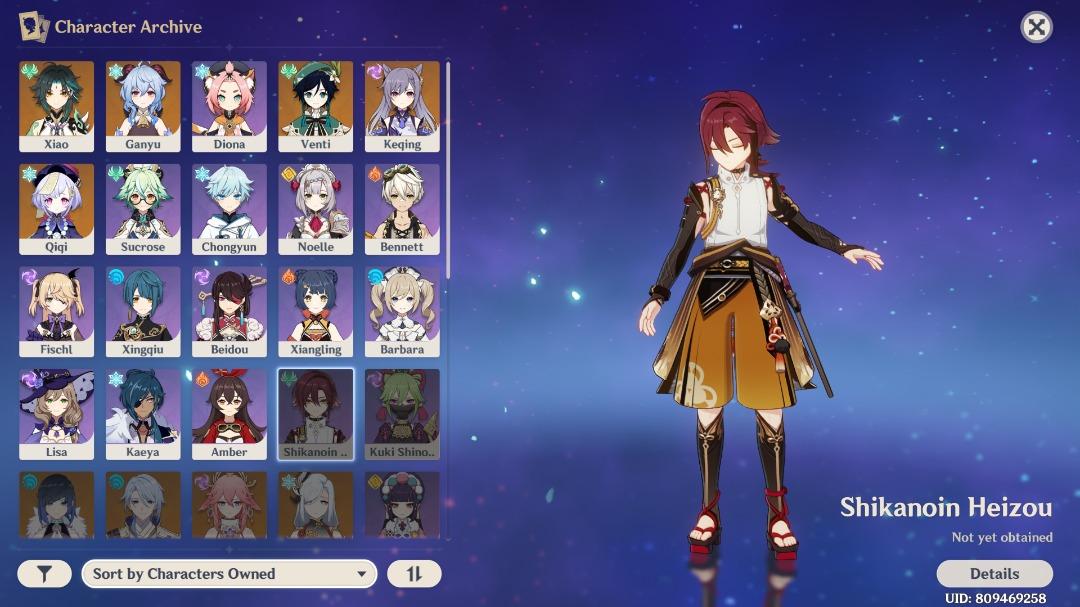Show Chongyun's character entry
The width and height of the screenshot is (1080, 607).
229,209
